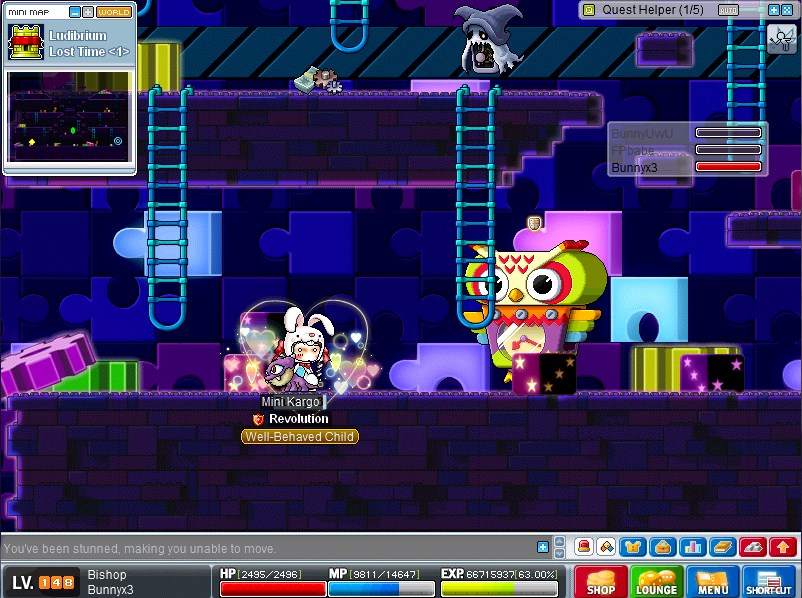Expand the chat window with plus button
This screenshot has width=802, height=598.
click(x=543, y=547)
